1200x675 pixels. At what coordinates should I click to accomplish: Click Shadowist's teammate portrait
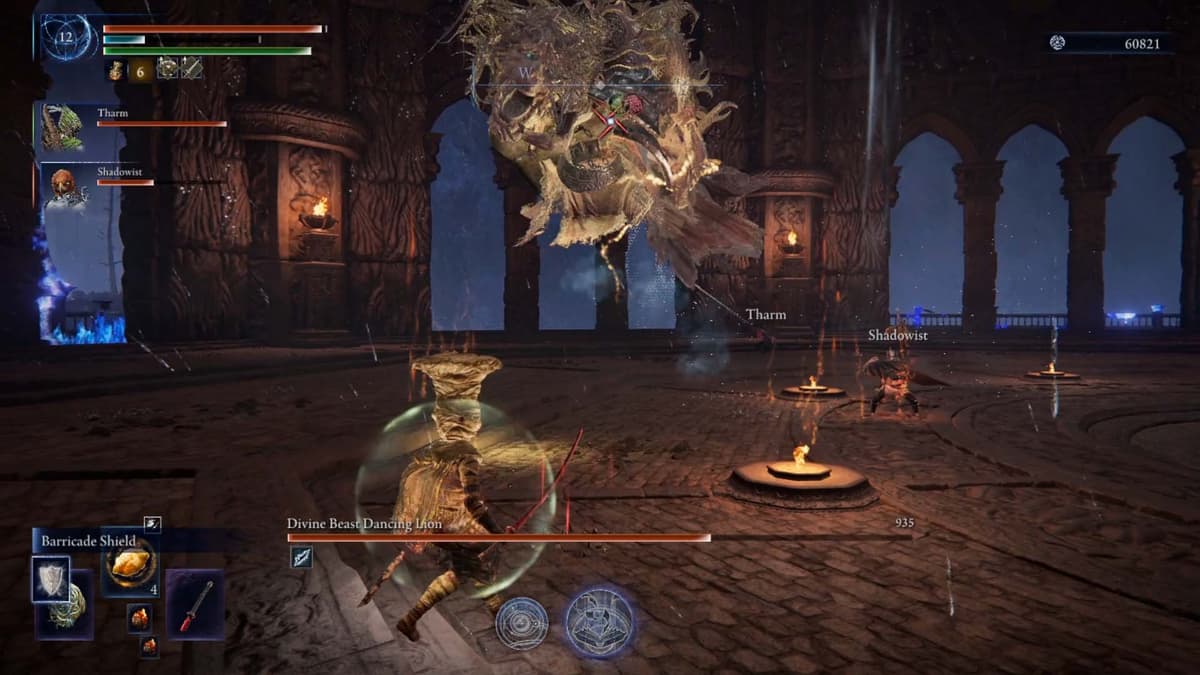[62, 187]
